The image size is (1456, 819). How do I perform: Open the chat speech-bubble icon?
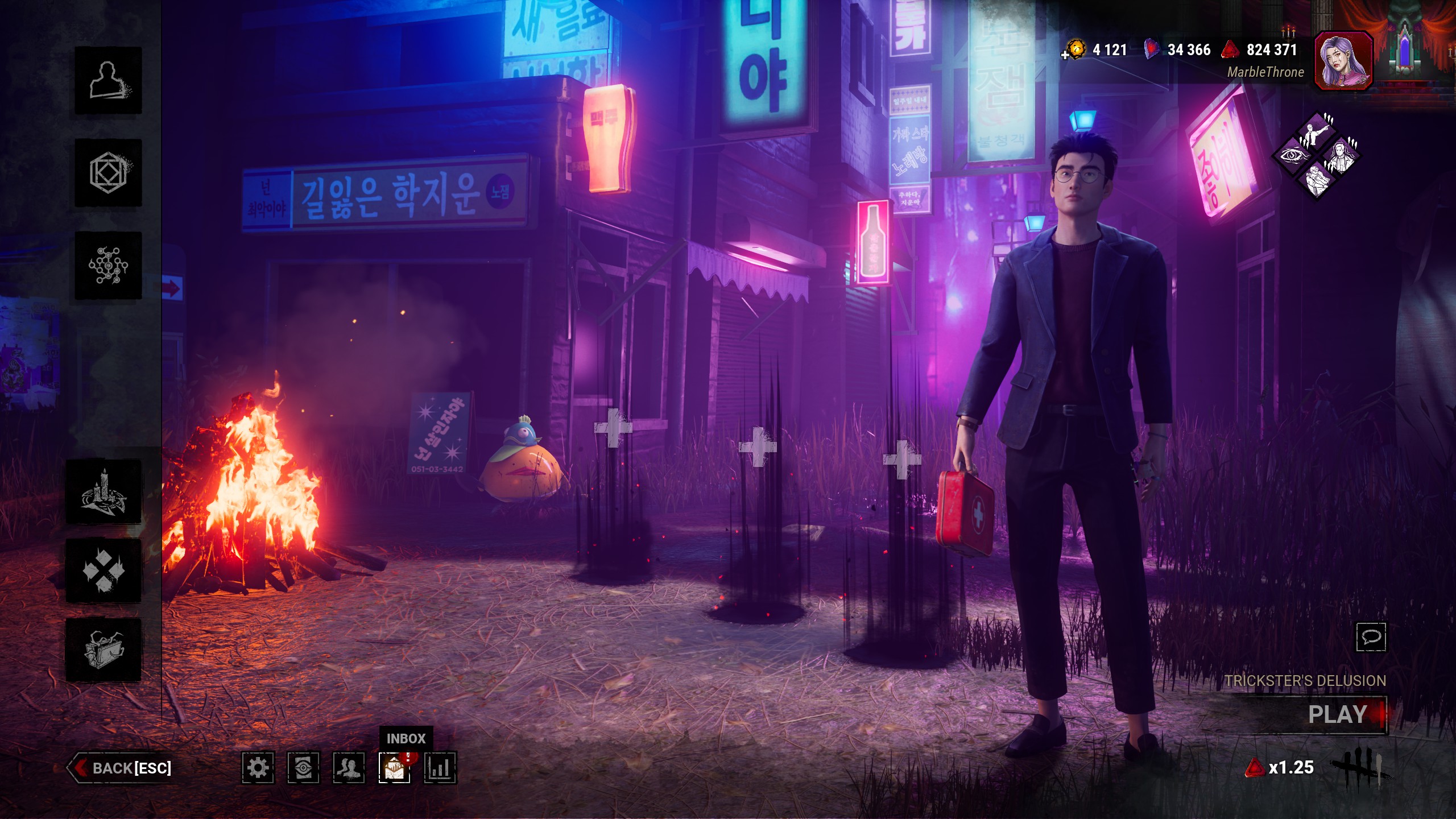pyautogui.click(x=1371, y=636)
